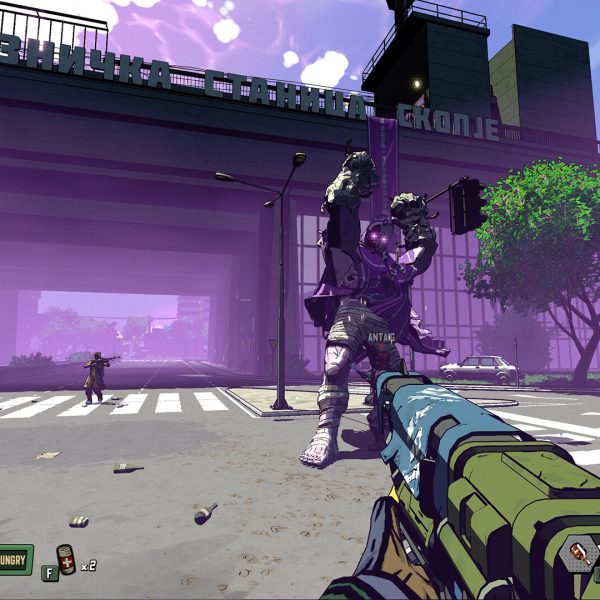
Task: Use the medkit canister item
Action: pos(66,561)
